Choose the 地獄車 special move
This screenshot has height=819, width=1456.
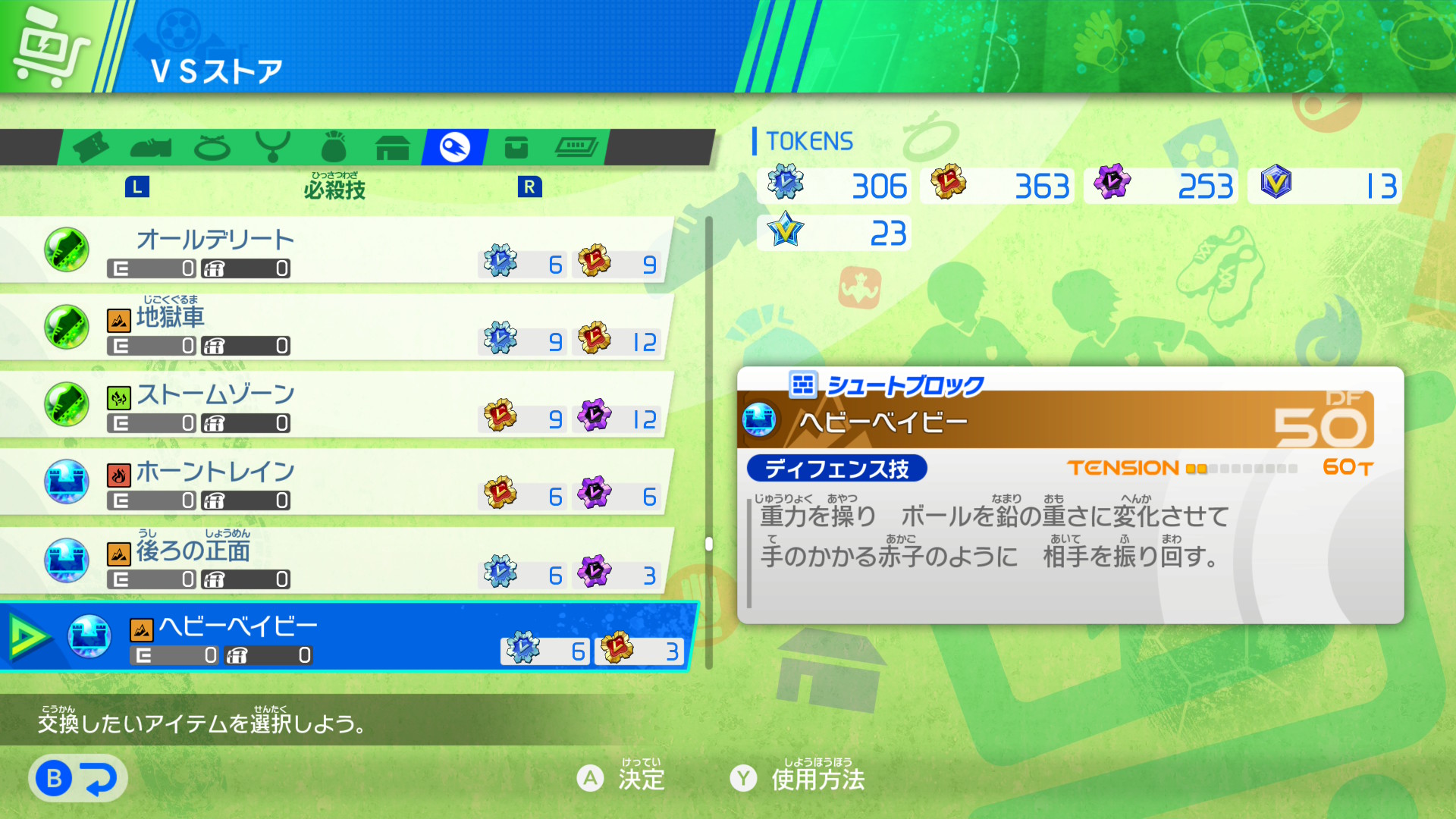coord(334,328)
